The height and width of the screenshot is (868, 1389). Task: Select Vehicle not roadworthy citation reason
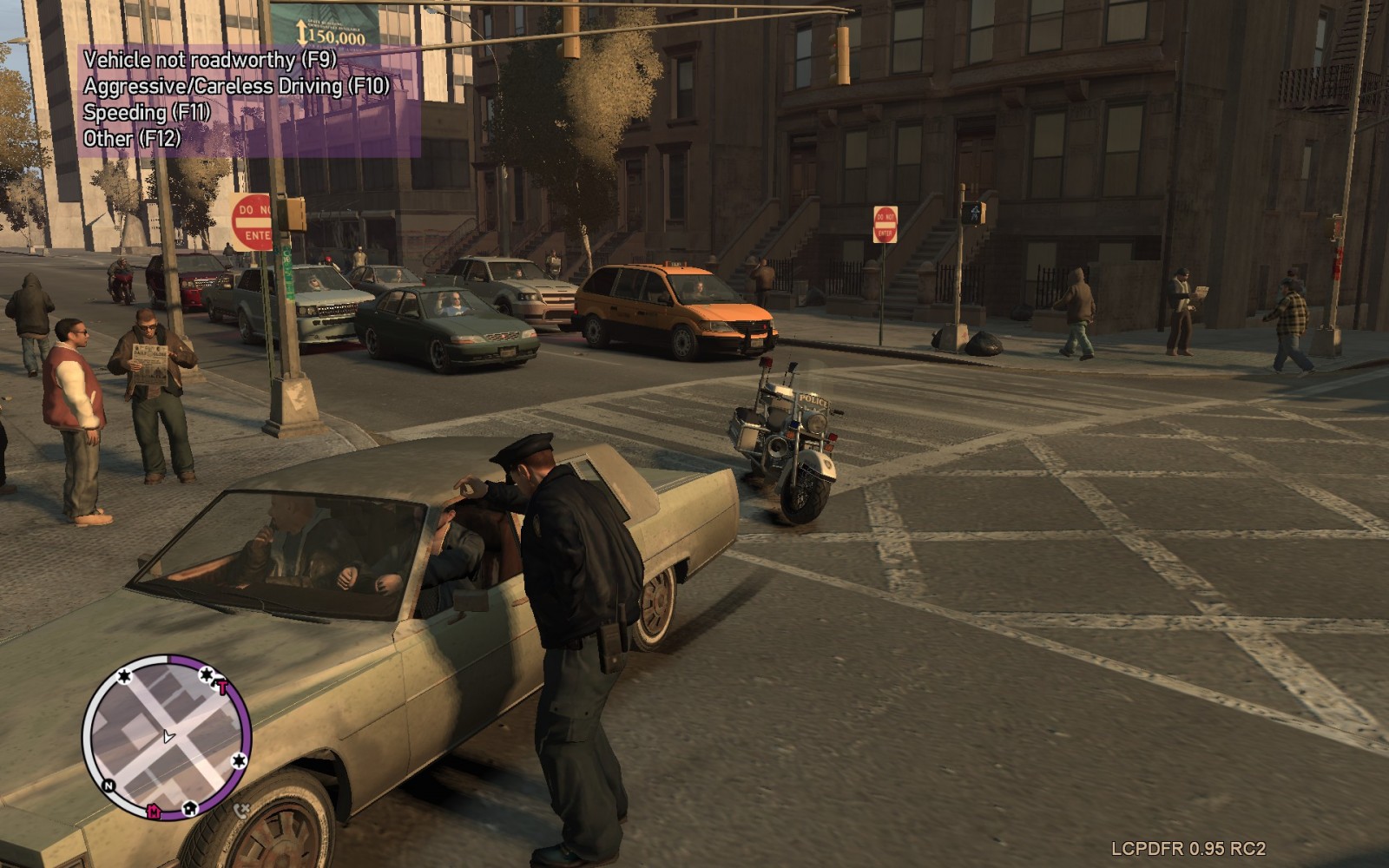click(209, 60)
